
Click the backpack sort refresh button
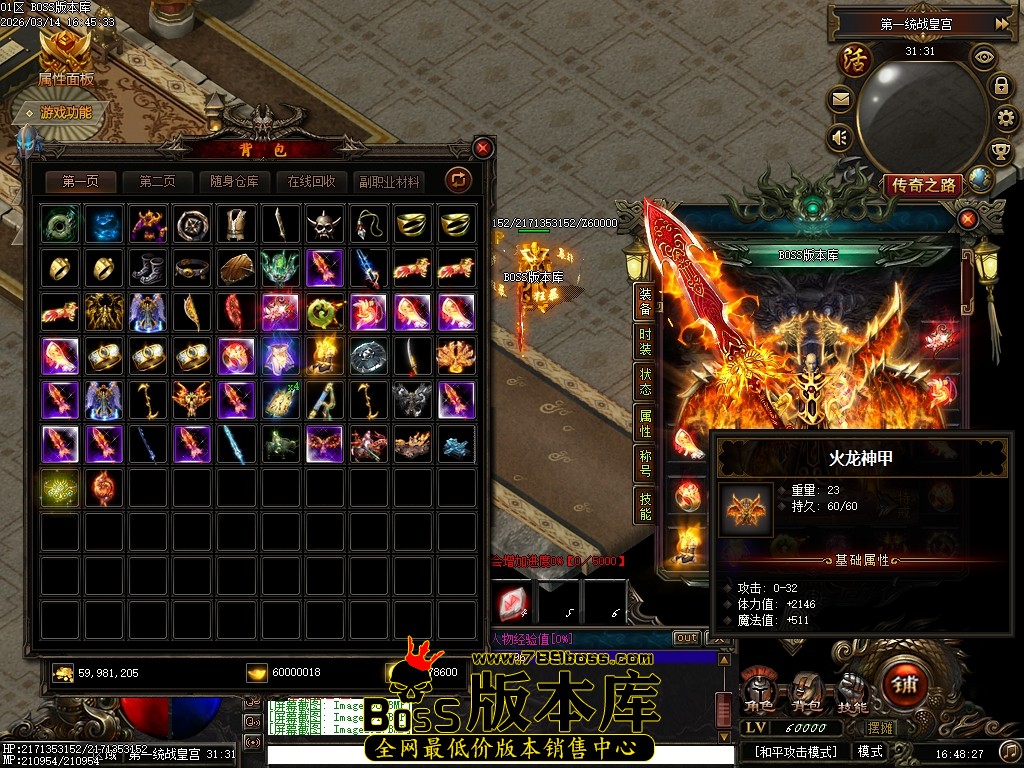click(x=459, y=180)
